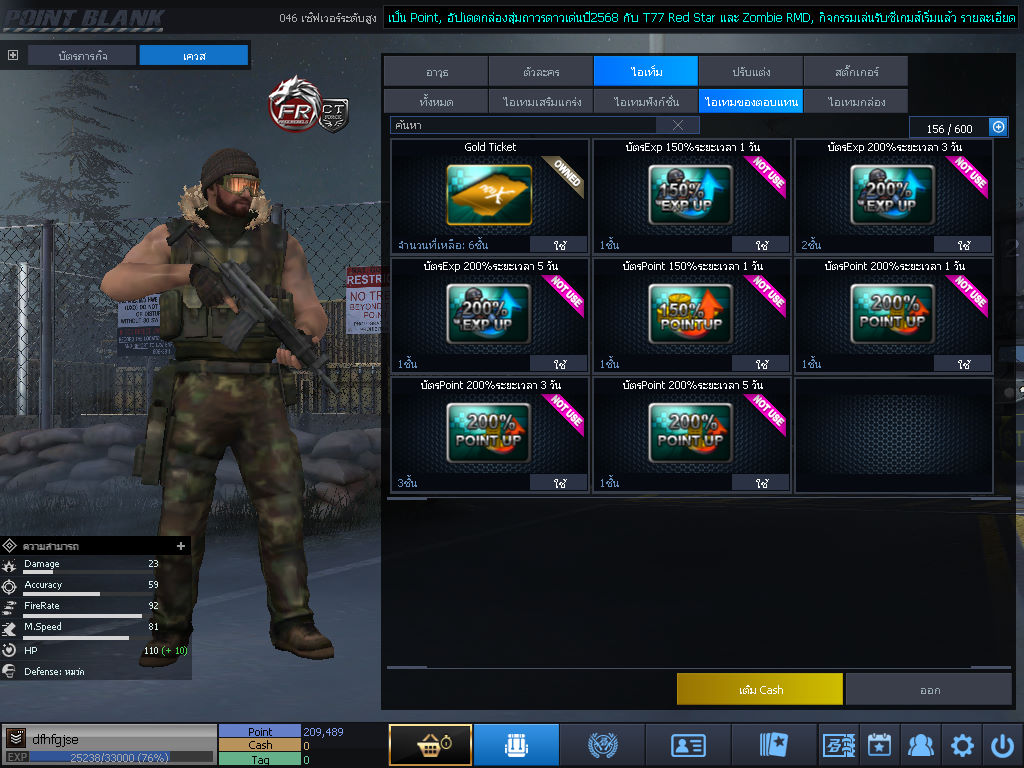This screenshot has width=1024, height=768.
Task: Select the บัตรPoint 200% 5-day card
Action: pos(691,432)
